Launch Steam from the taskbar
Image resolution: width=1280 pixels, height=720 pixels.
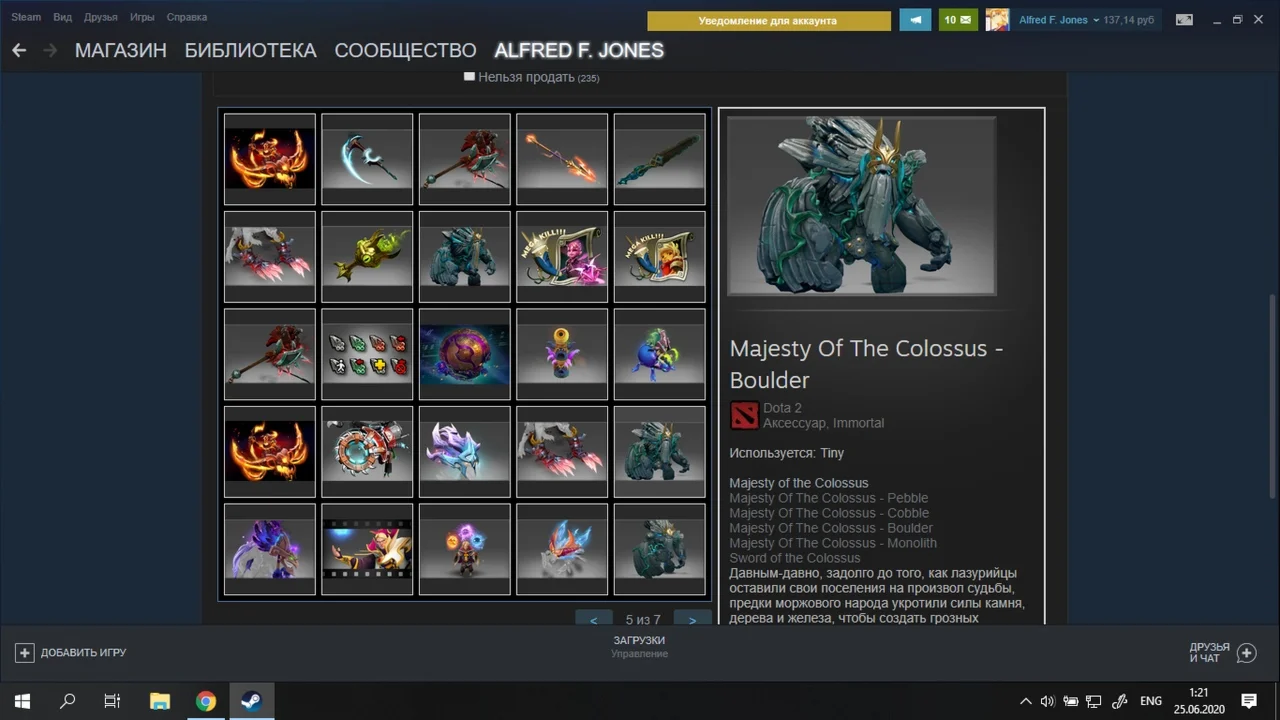[x=251, y=700]
